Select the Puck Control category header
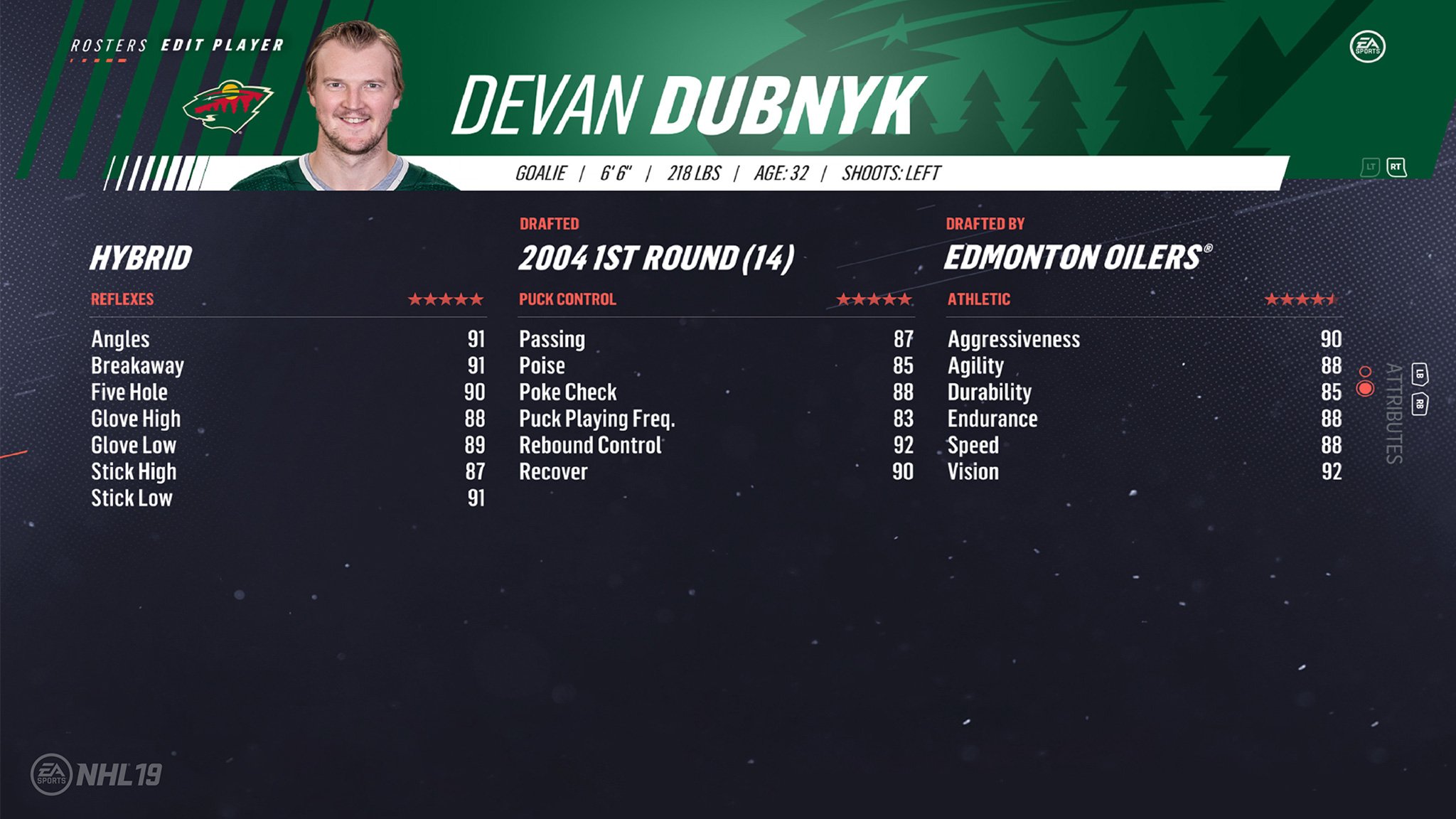 point(567,299)
